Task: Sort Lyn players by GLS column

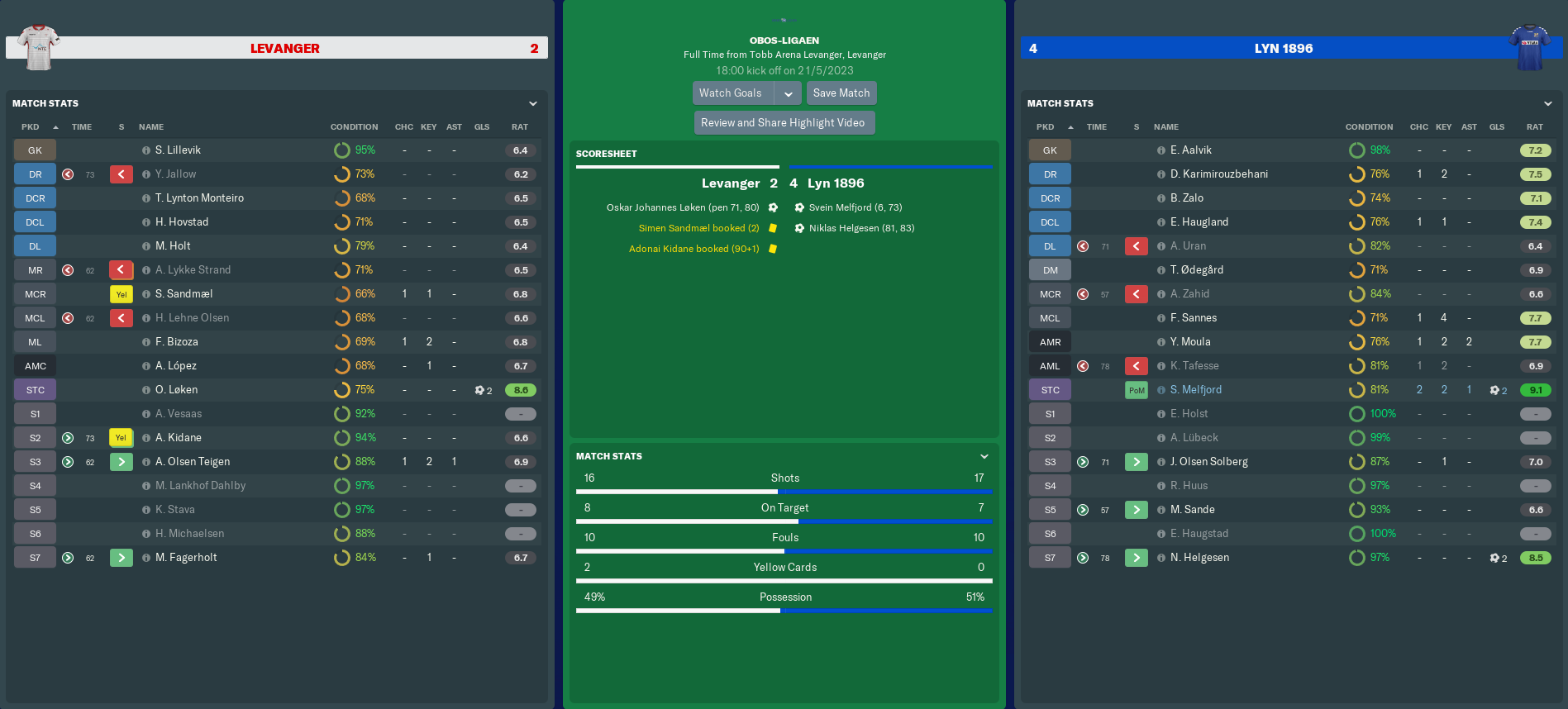Action: point(1497,127)
